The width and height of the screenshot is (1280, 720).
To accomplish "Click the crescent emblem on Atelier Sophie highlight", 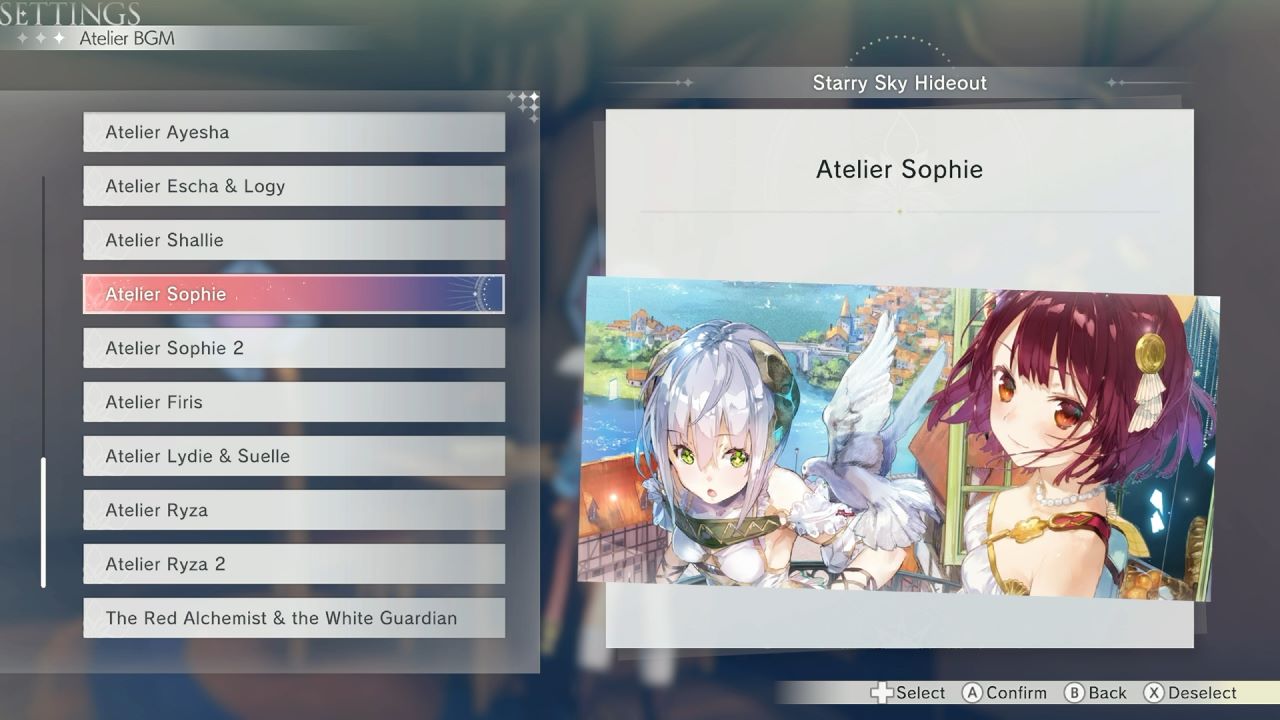I will [481, 294].
